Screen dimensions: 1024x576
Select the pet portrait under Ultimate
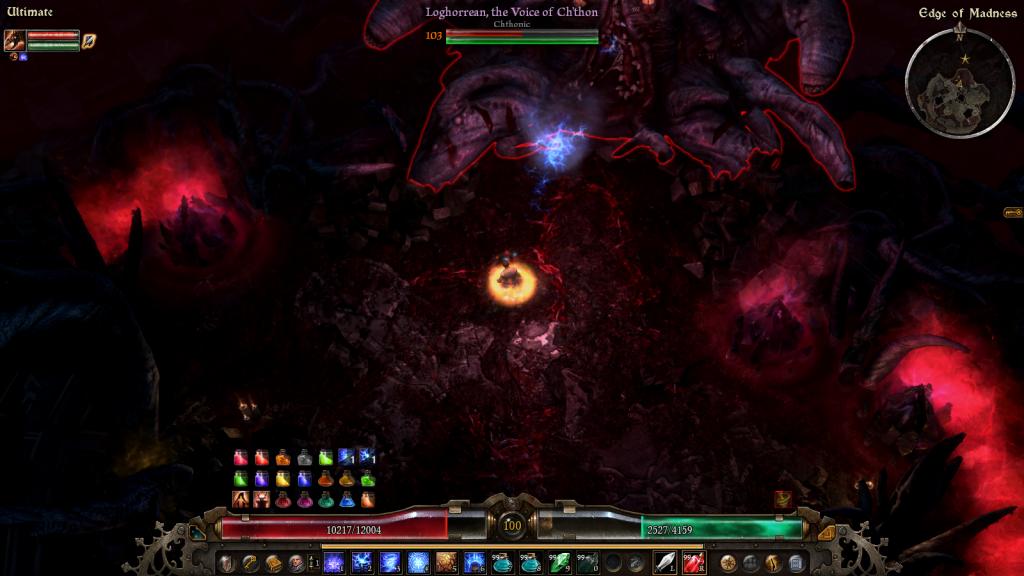(x=15, y=40)
